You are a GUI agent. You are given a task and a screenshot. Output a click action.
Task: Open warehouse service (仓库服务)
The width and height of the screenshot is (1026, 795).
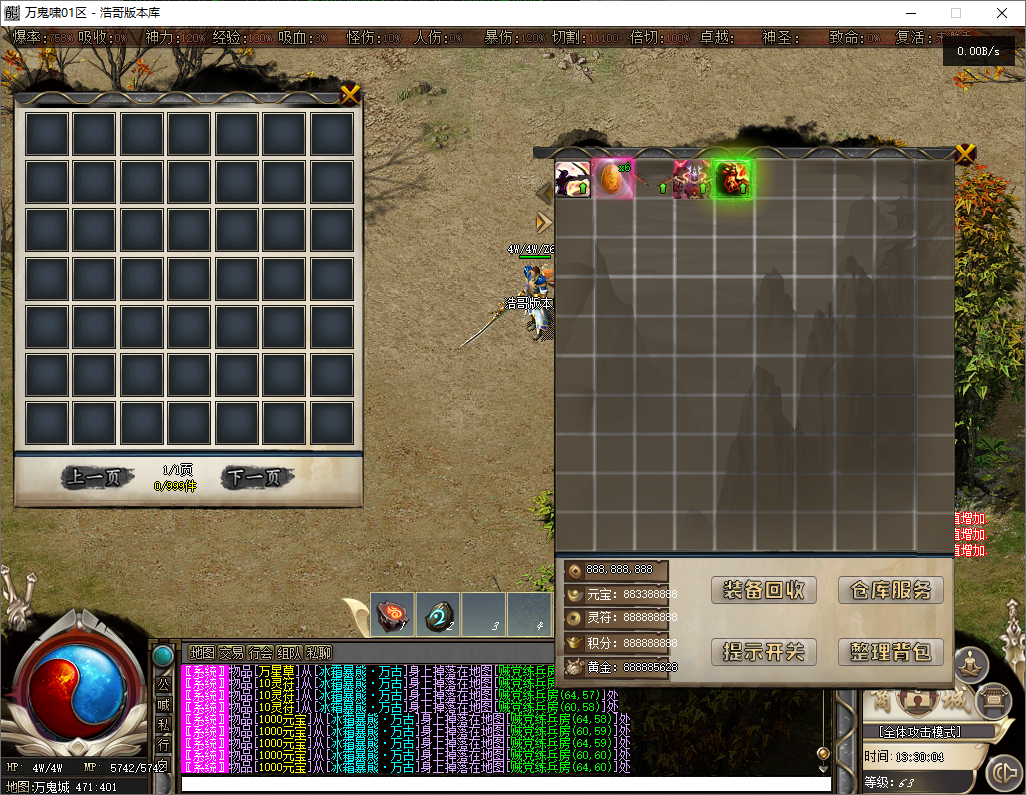click(x=891, y=590)
